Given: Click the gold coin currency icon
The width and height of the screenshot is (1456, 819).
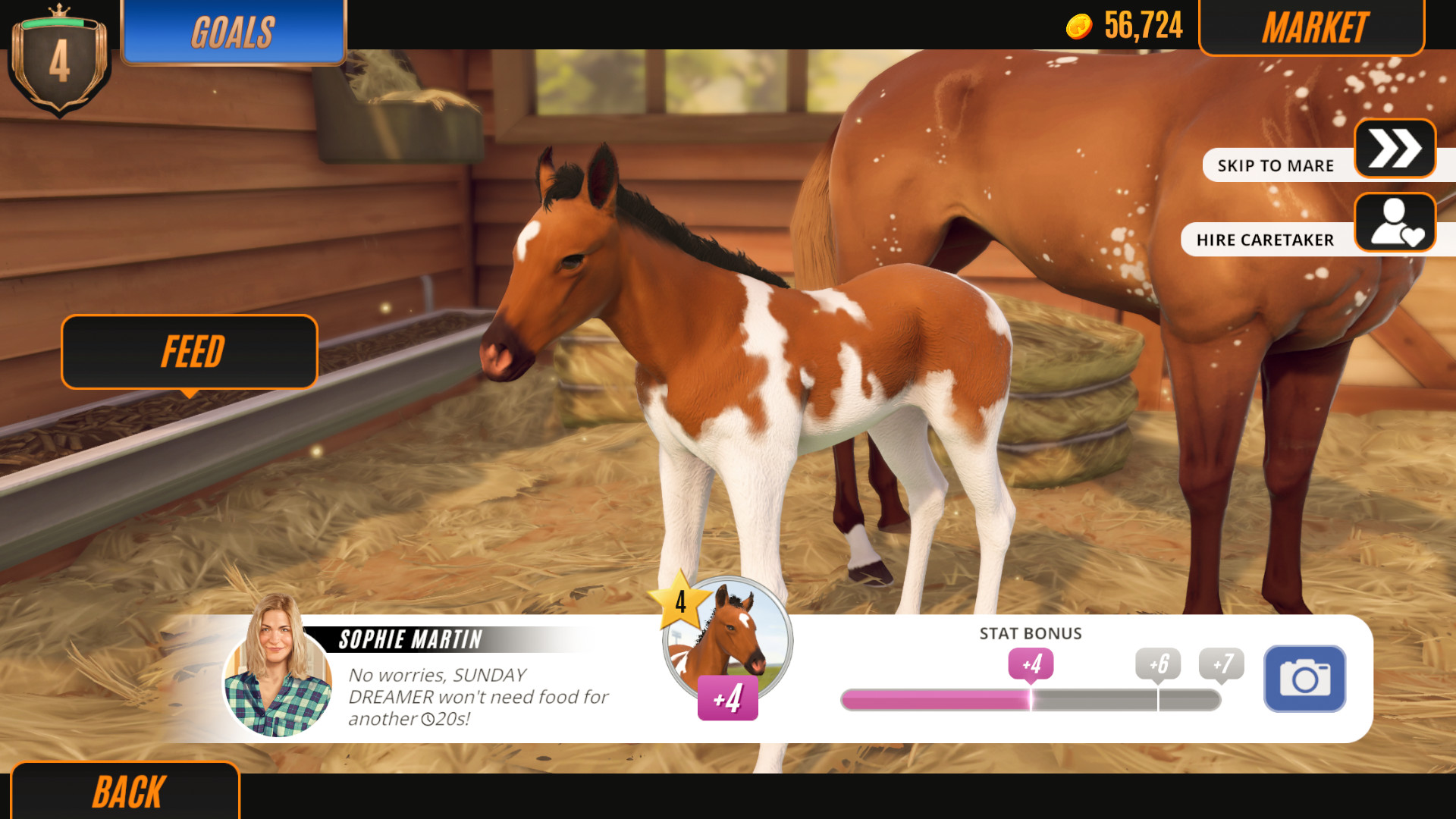Looking at the screenshot, I should tap(1081, 25).
